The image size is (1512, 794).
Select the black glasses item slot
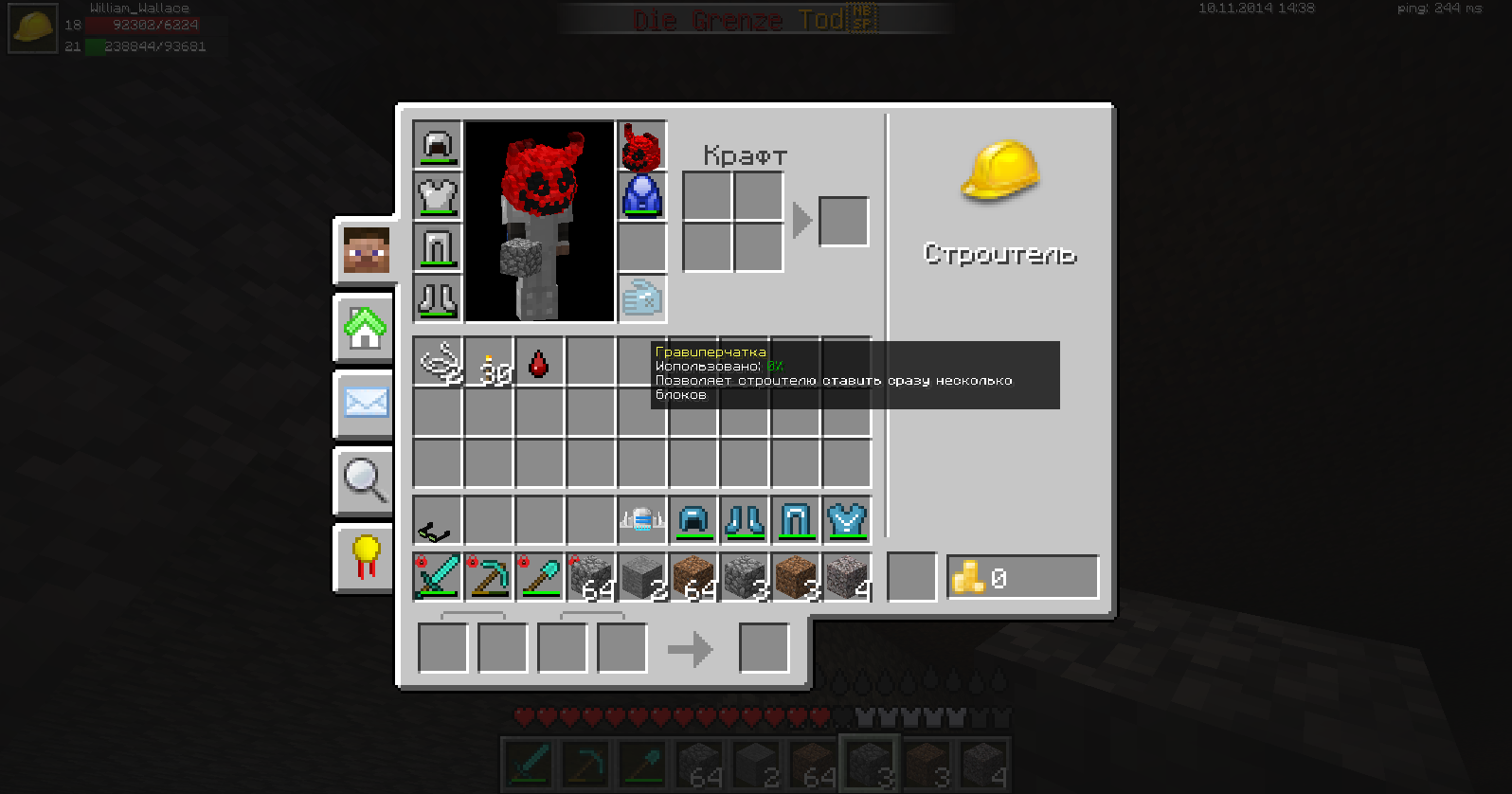(x=438, y=521)
